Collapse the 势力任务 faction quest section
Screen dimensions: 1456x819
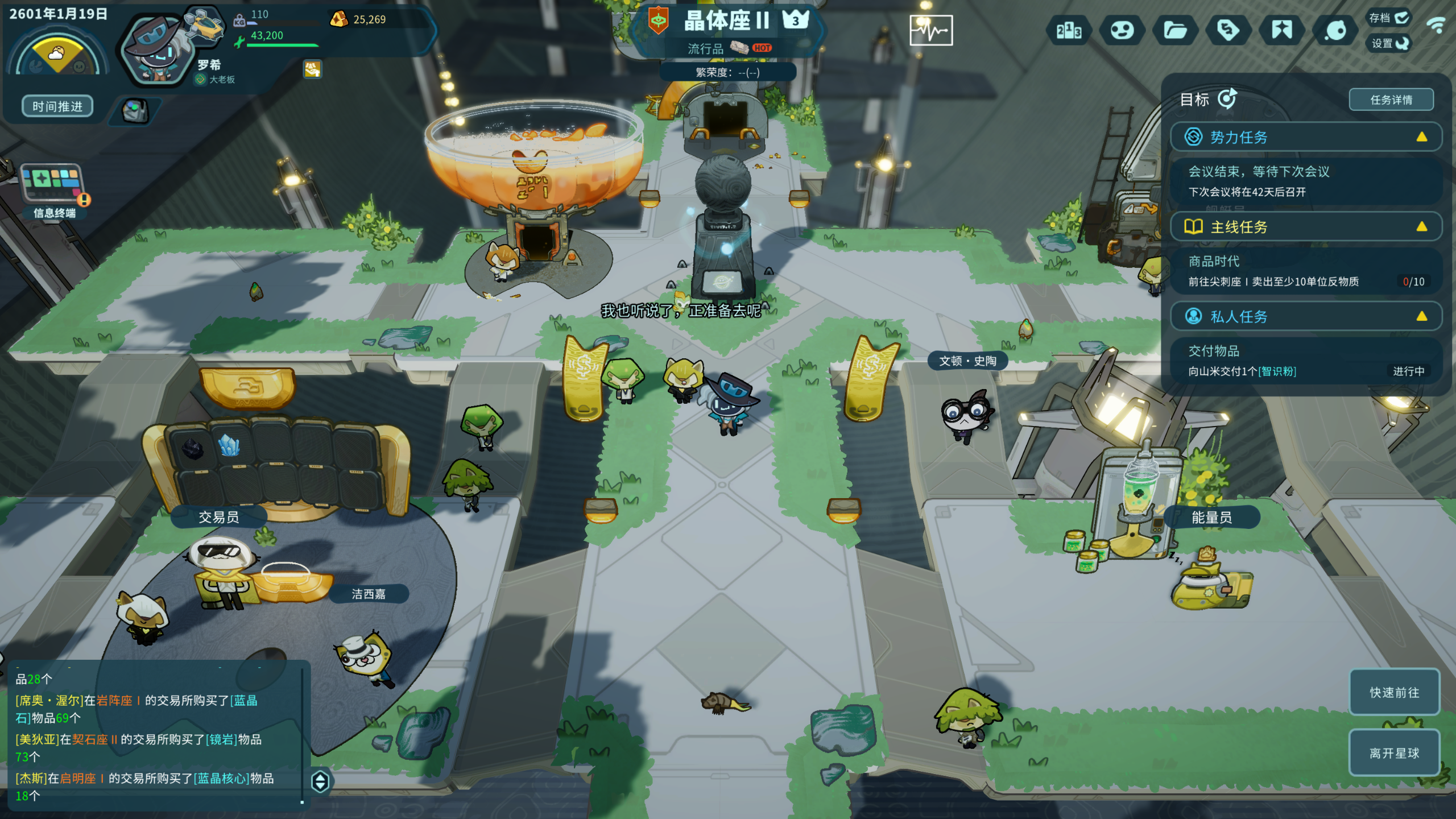pos(1421,137)
